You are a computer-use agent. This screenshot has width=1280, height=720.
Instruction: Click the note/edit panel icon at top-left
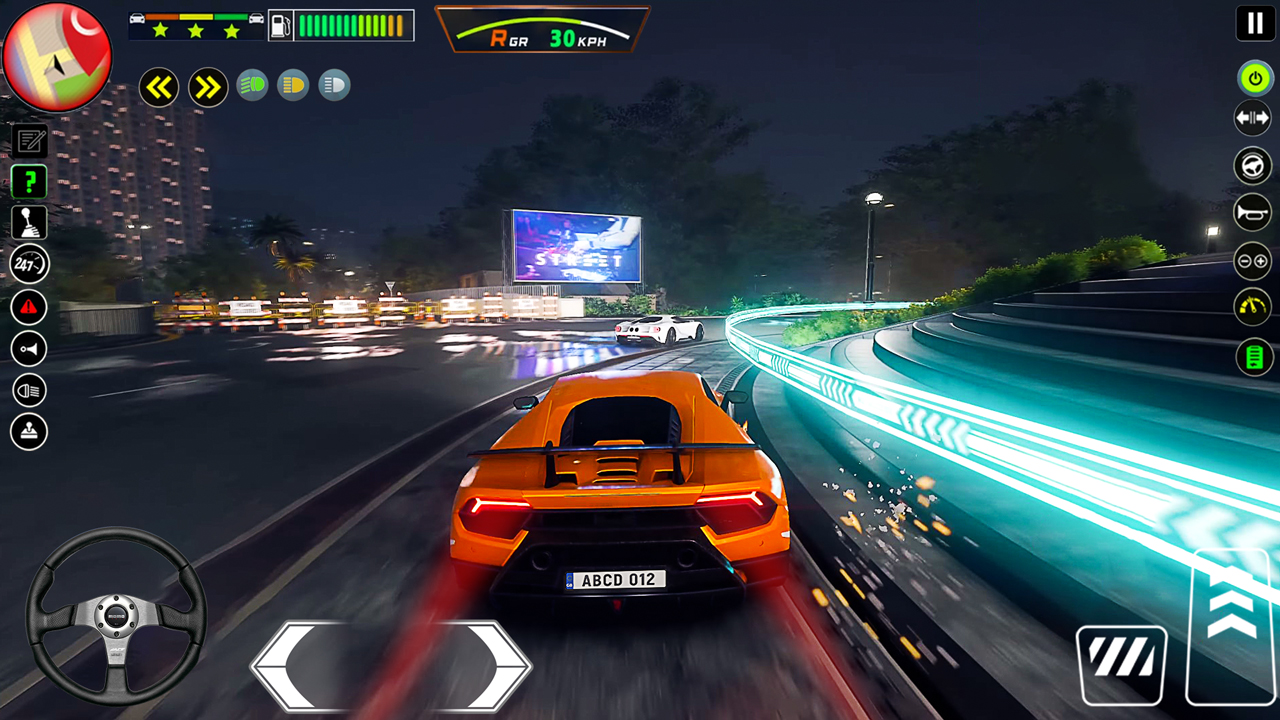[x=29, y=139]
